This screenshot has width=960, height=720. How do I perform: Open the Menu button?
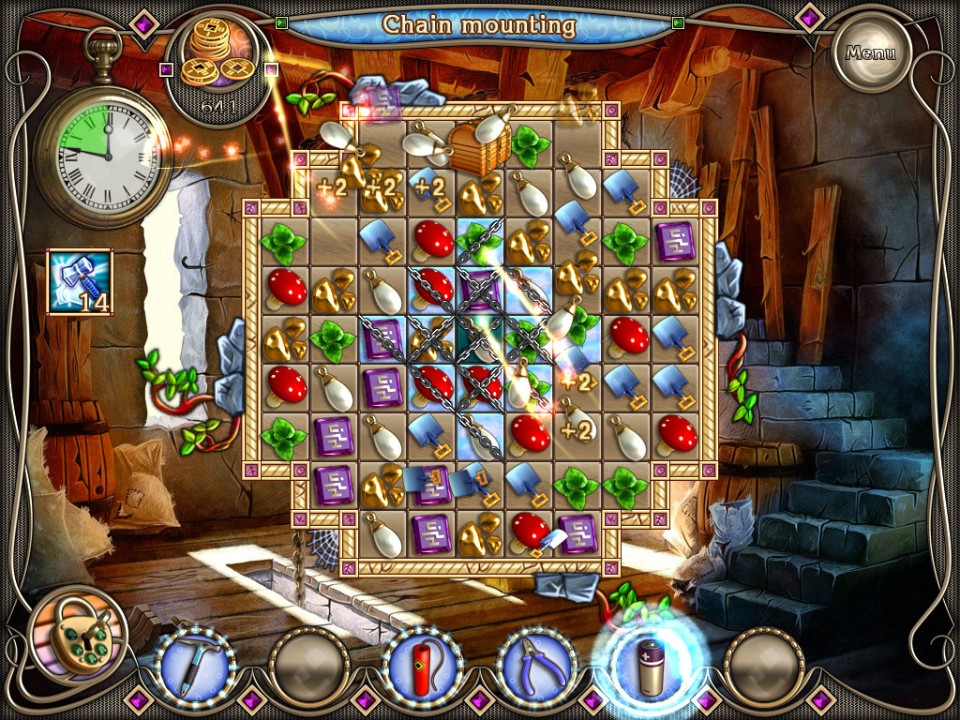(871, 52)
